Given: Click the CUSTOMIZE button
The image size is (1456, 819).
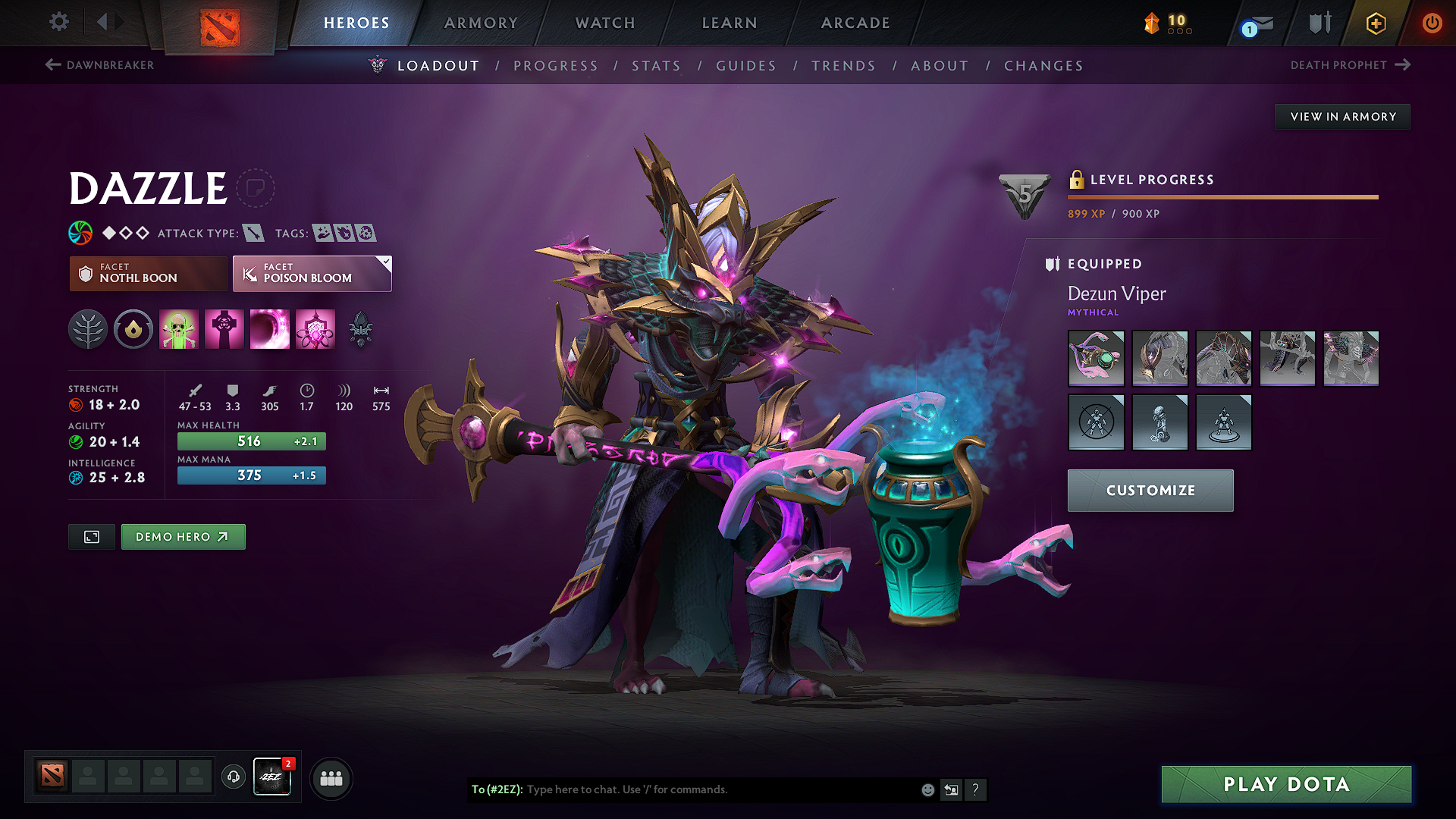Looking at the screenshot, I should [1150, 491].
